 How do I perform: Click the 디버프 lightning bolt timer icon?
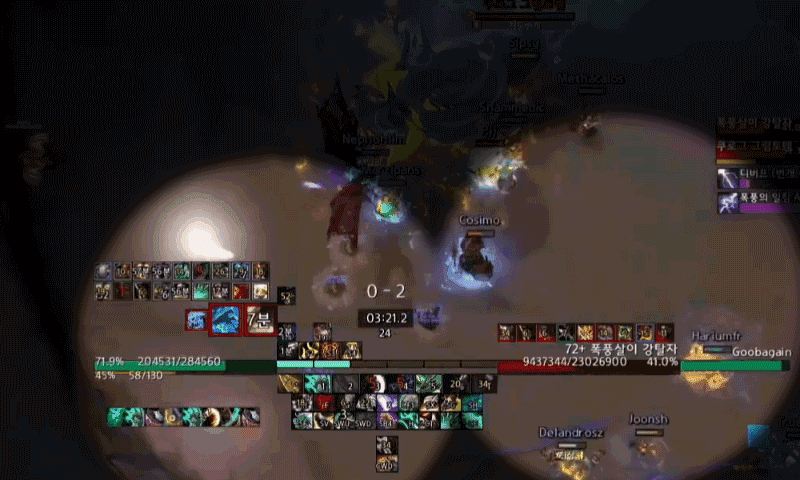point(727,178)
